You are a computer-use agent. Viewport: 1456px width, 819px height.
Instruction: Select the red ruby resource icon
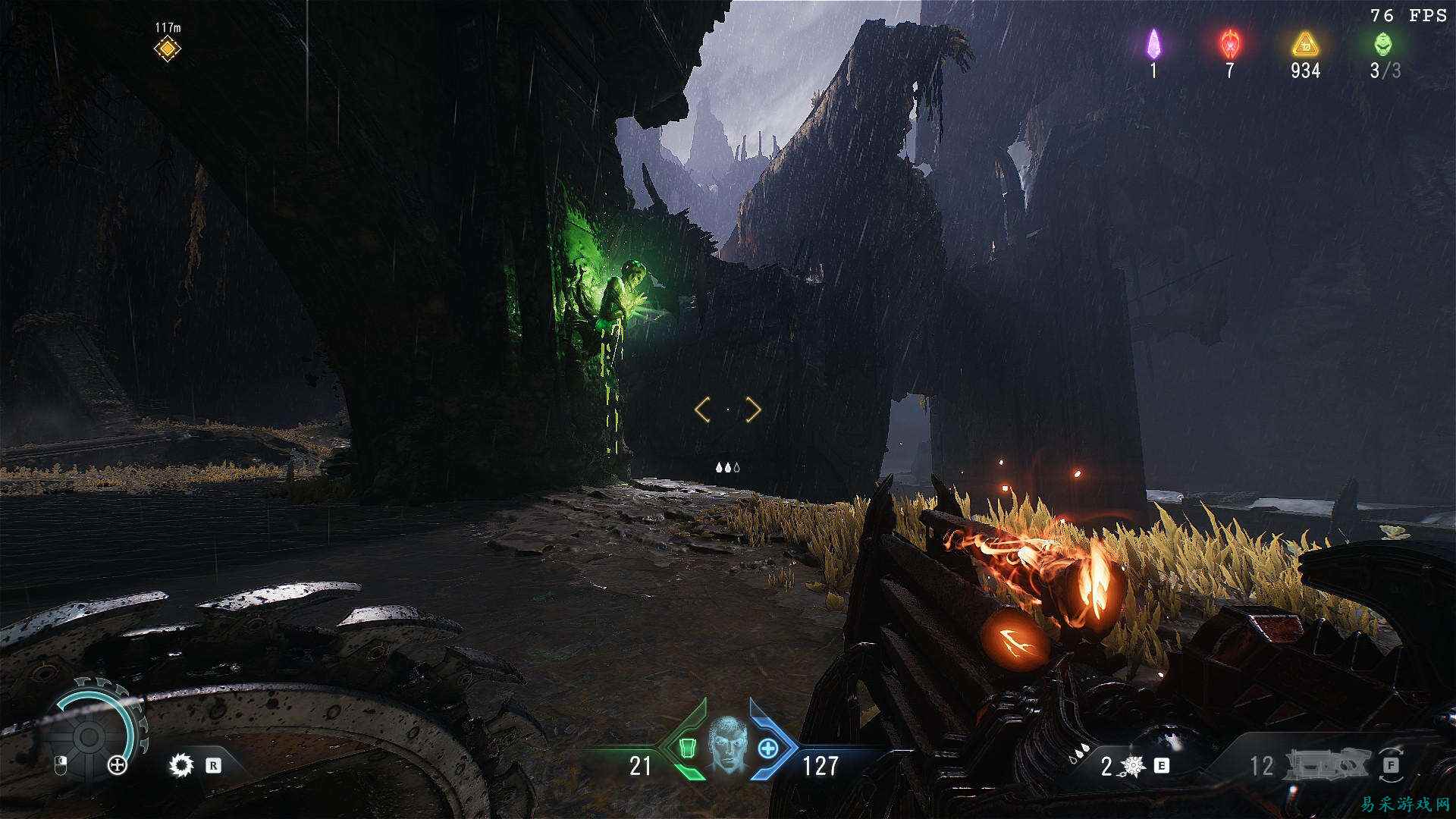coord(1229,44)
